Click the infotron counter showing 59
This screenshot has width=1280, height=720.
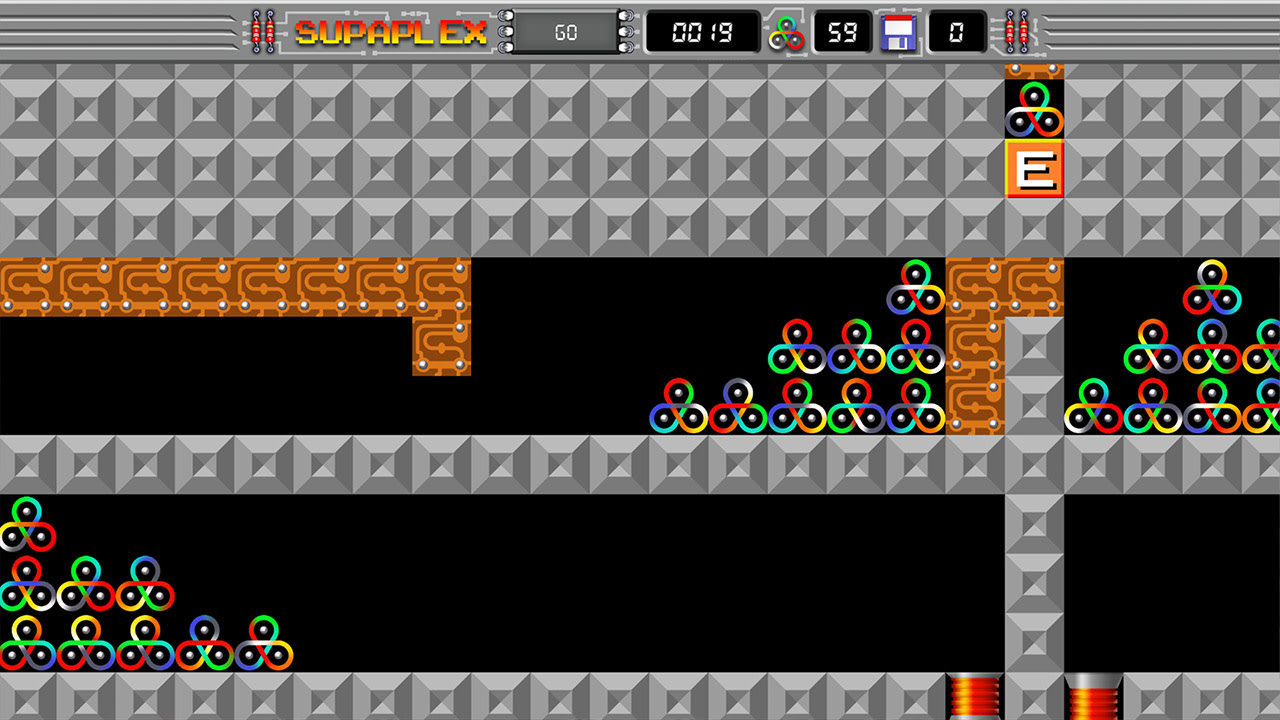843,31
